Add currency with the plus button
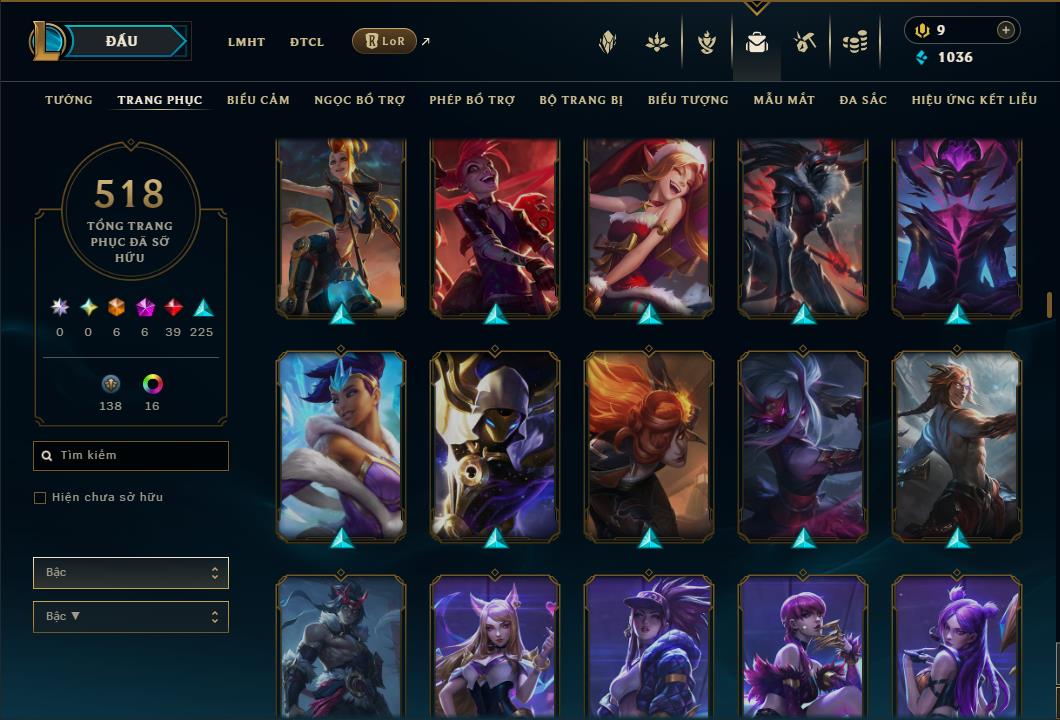The height and width of the screenshot is (720, 1060). [x=1006, y=30]
